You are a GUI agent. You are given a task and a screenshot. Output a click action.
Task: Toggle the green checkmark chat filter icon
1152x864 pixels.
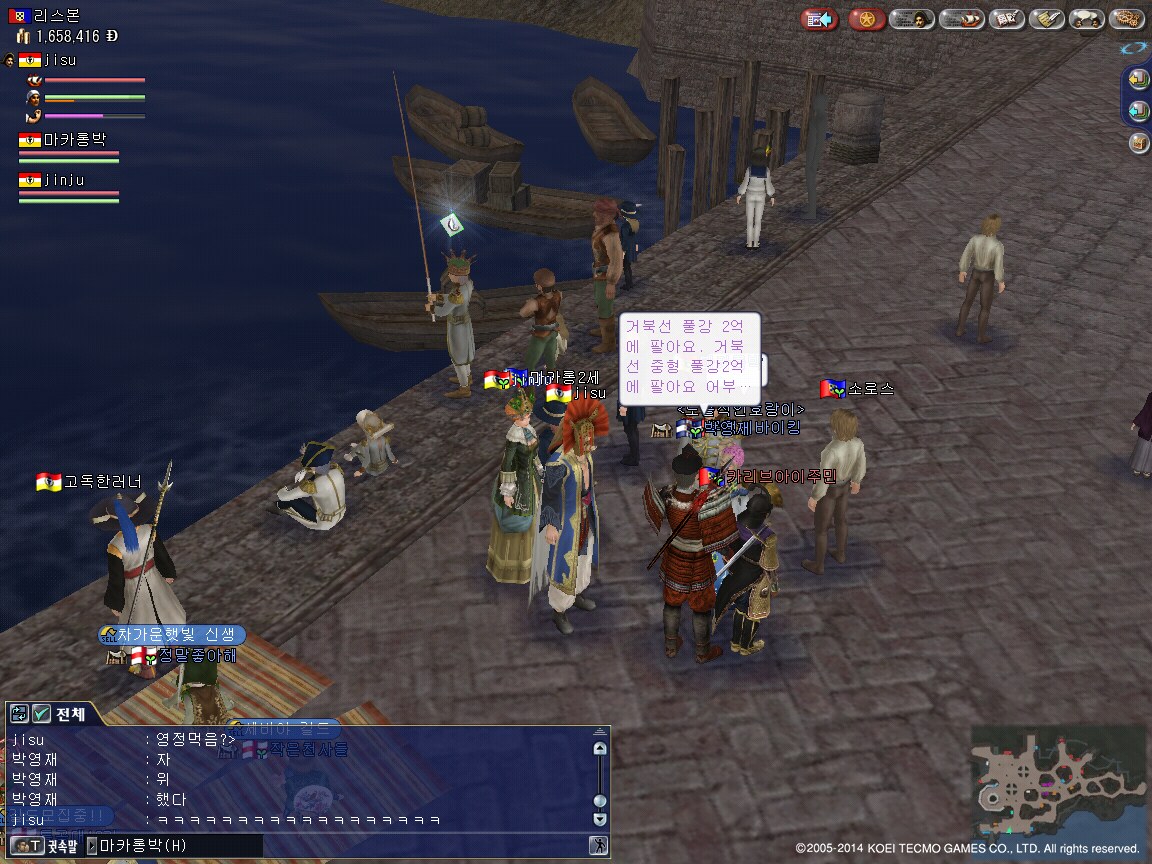point(41,714)
